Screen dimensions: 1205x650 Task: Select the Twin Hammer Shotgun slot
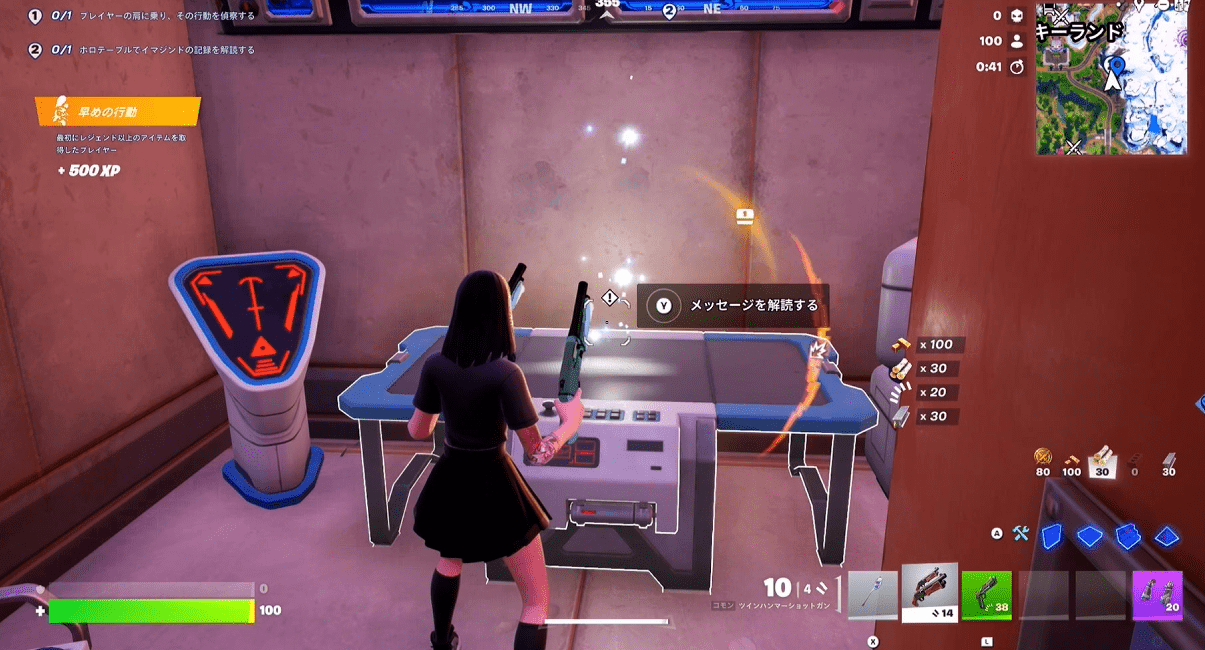(929, 593)
